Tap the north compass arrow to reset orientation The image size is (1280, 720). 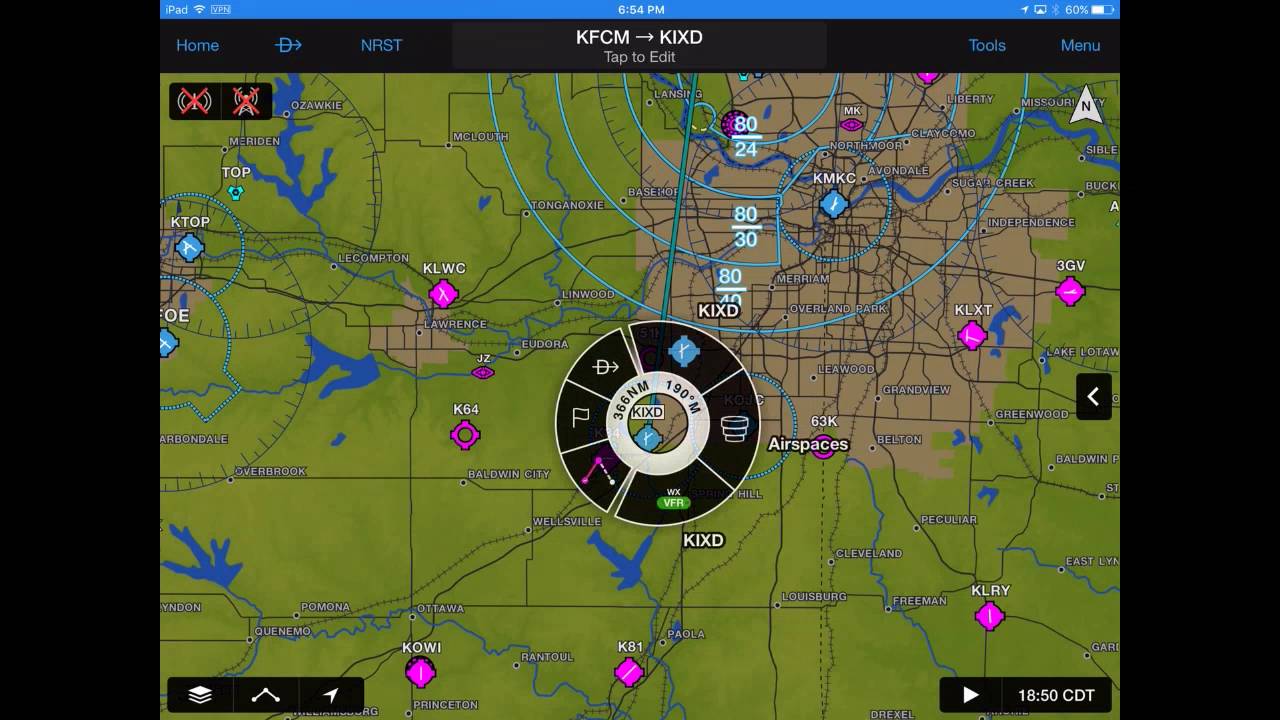[1086, 105]
